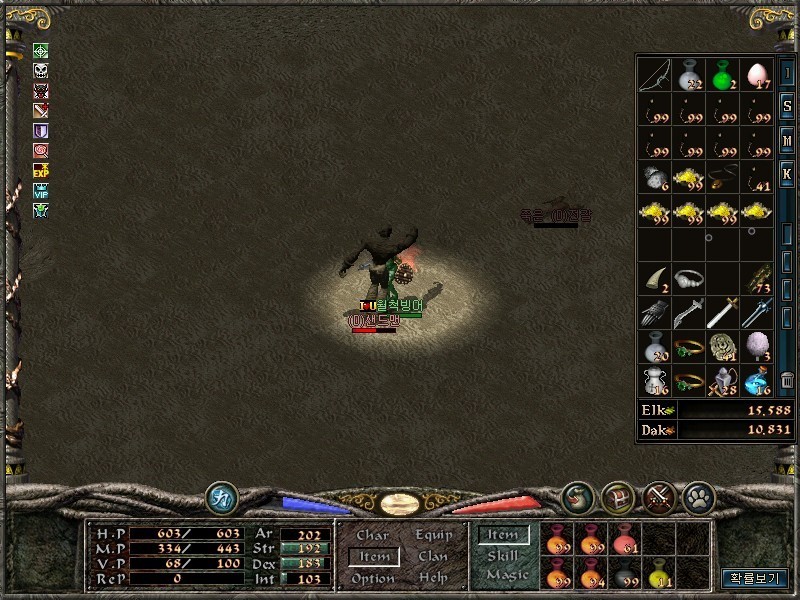Click the crossed swords round button
Viewport: 800px width, 600px height.
(x=657, y=496)
